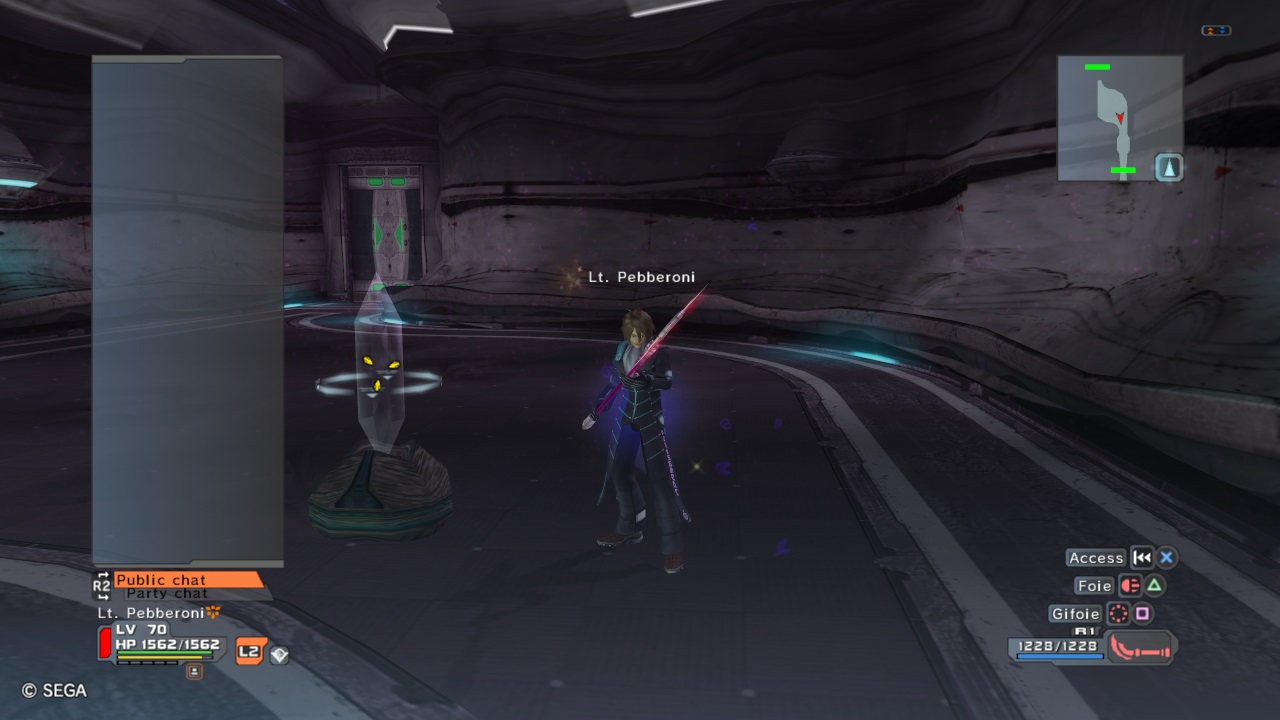Viewport: 1280px width, 720px height.
Task: Click the compass arrow icon beside the minimap
Action: pyautogui.click(x=1169, y=167)
